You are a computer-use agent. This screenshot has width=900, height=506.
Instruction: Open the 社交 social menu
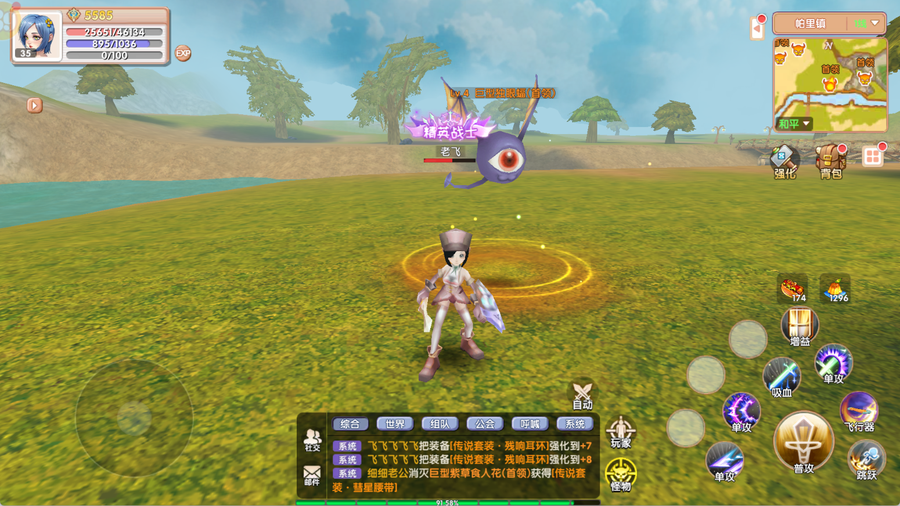click(x=313, y=440)
